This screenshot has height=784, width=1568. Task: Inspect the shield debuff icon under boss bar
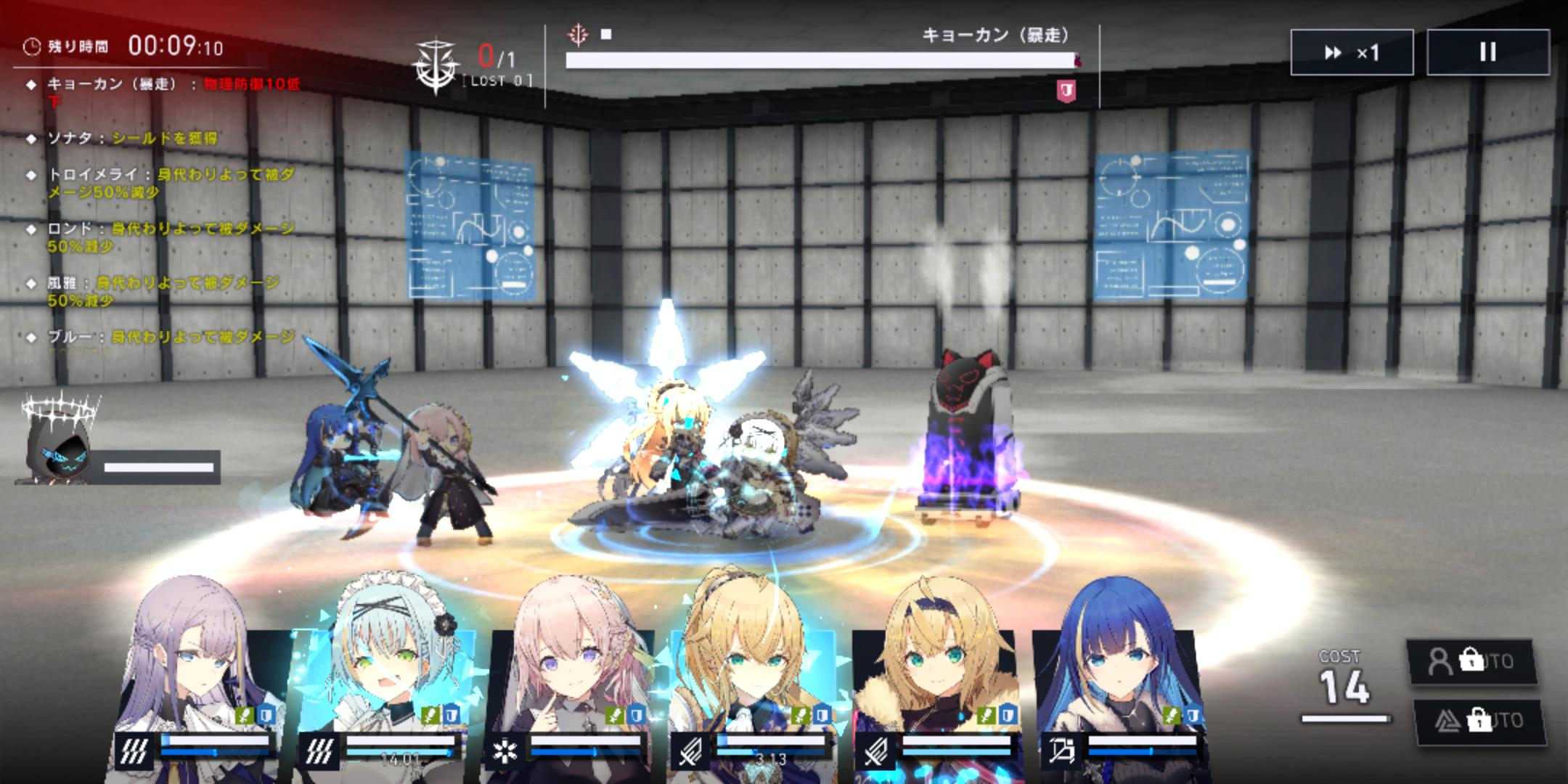tap(1066, 91)
